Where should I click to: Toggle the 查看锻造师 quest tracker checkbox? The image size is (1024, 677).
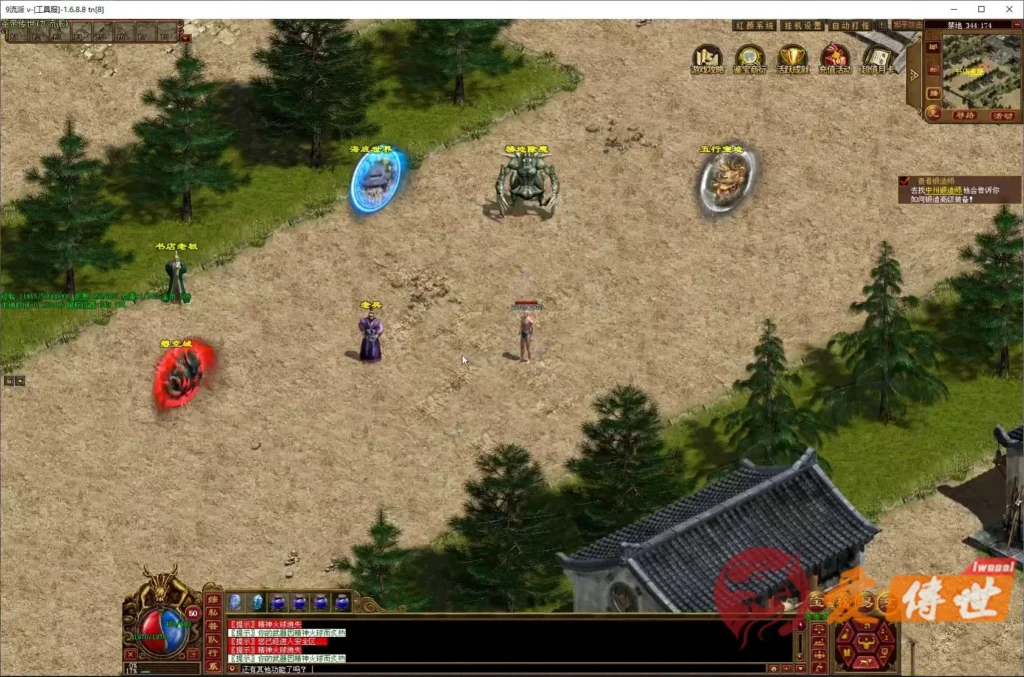tap(904, 180)
